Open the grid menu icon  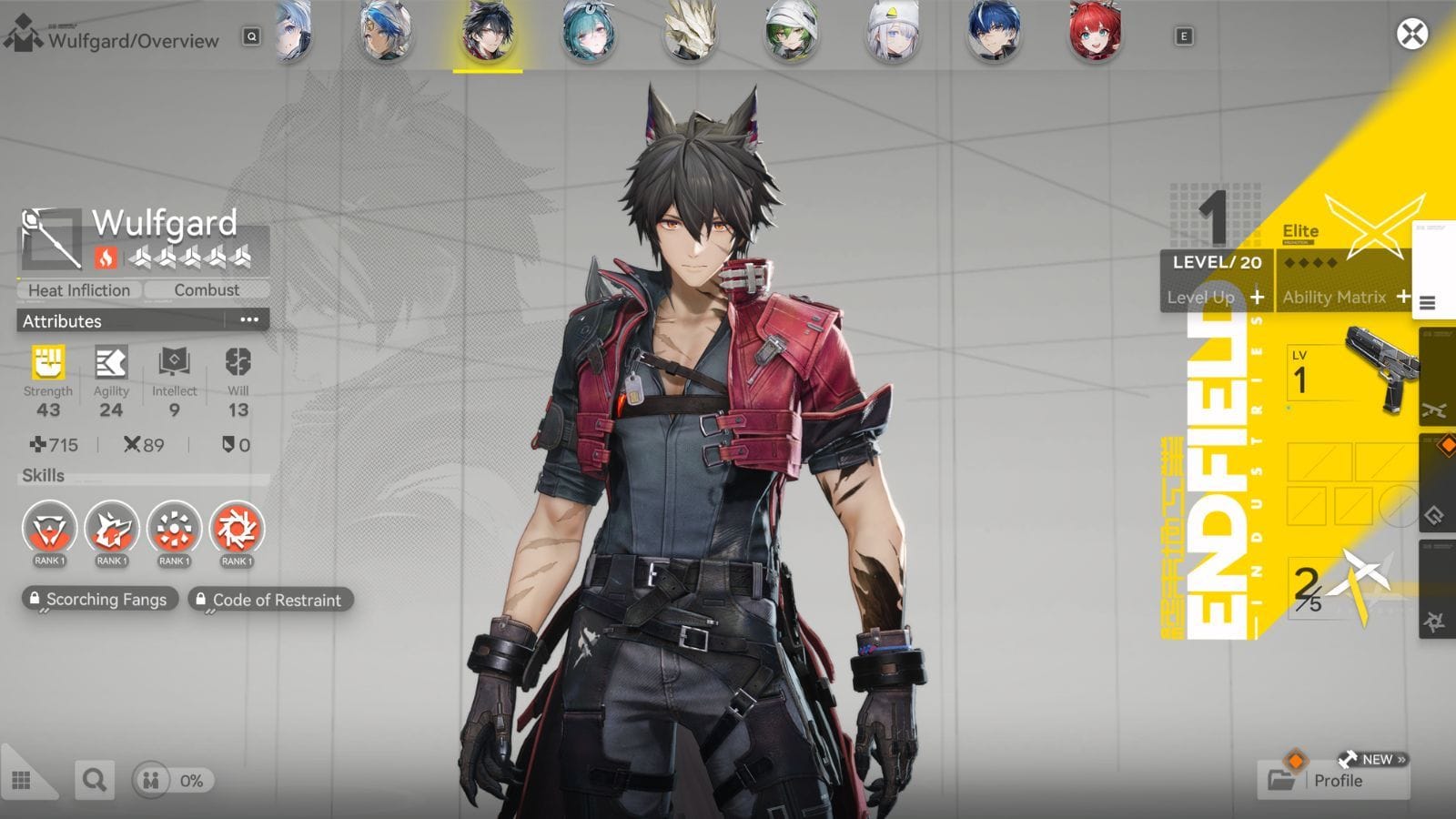22,781
